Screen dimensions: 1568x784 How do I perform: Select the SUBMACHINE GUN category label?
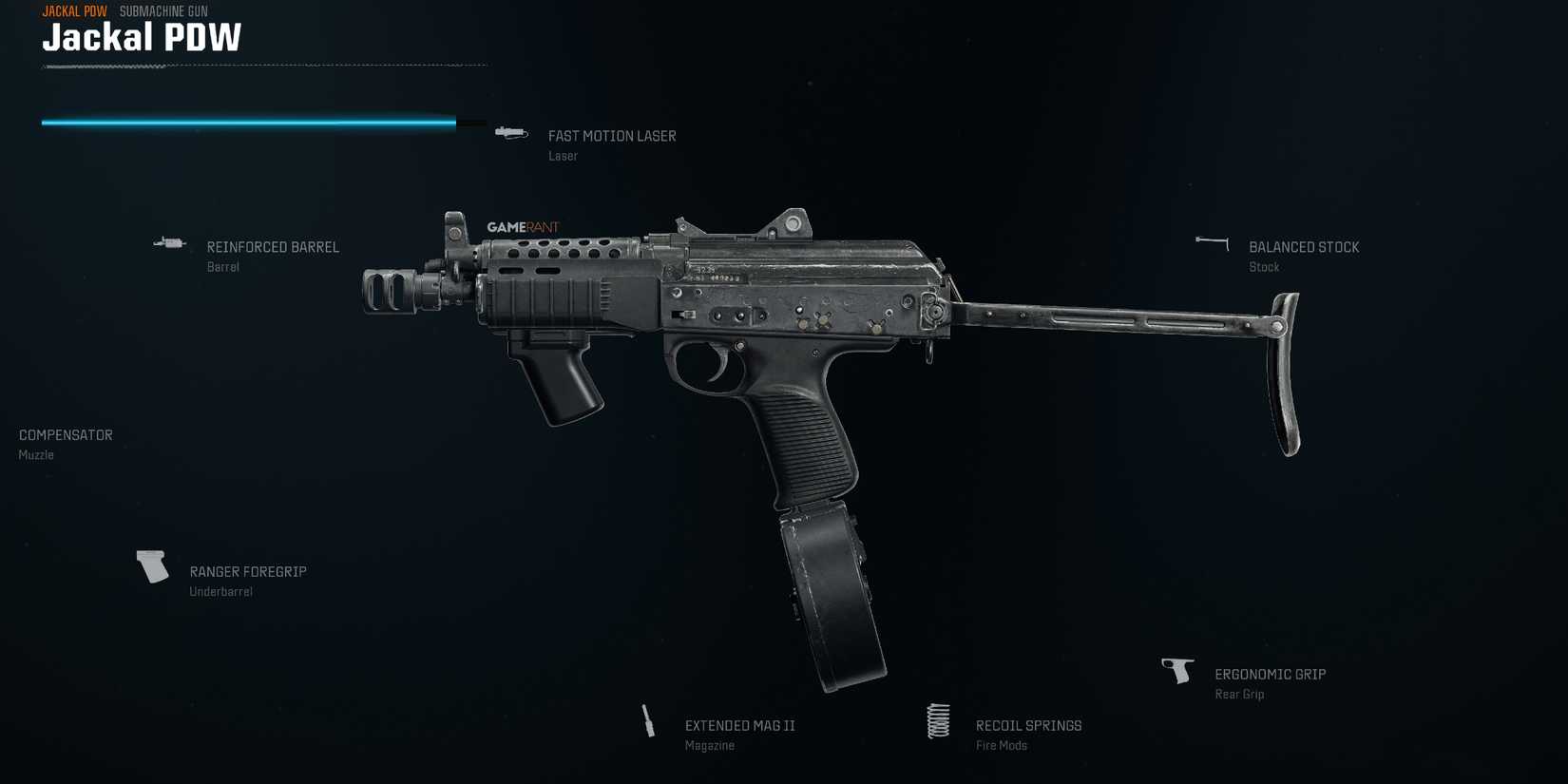[163, 11]
